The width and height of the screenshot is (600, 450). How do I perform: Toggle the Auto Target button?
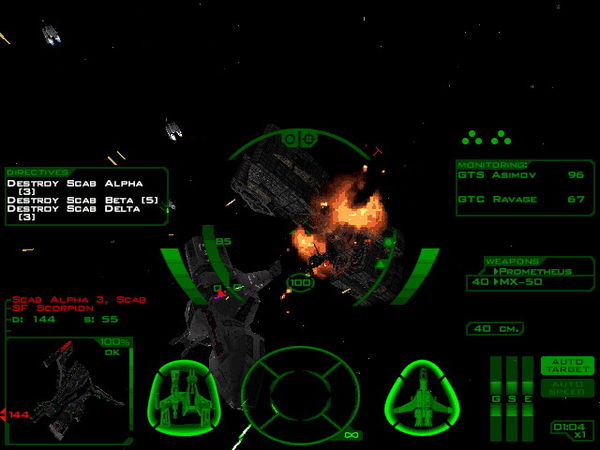[x=567, y=366]
